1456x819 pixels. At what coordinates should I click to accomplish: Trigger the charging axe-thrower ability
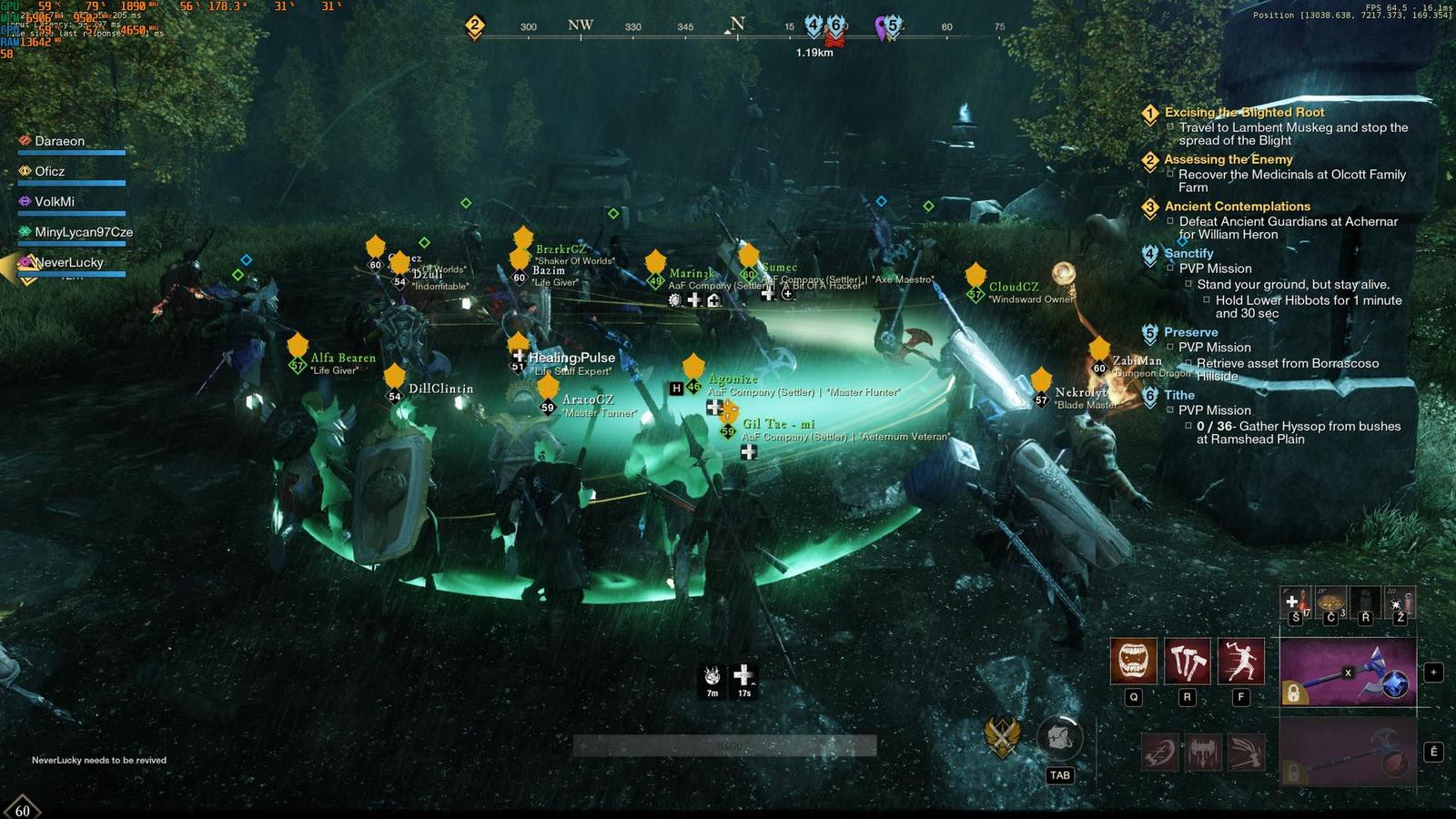(1241, 660)
